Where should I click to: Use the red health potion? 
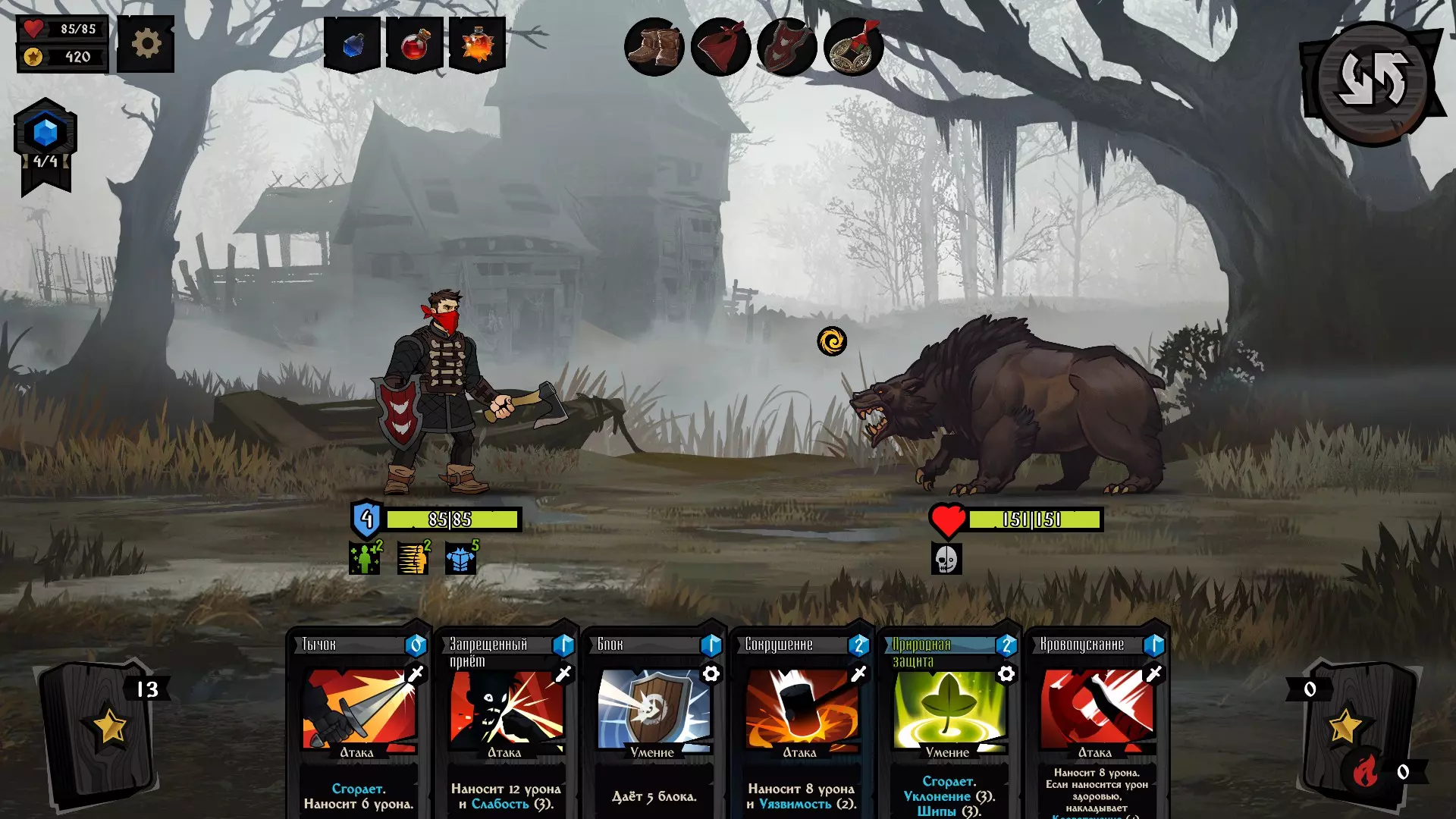415,45
